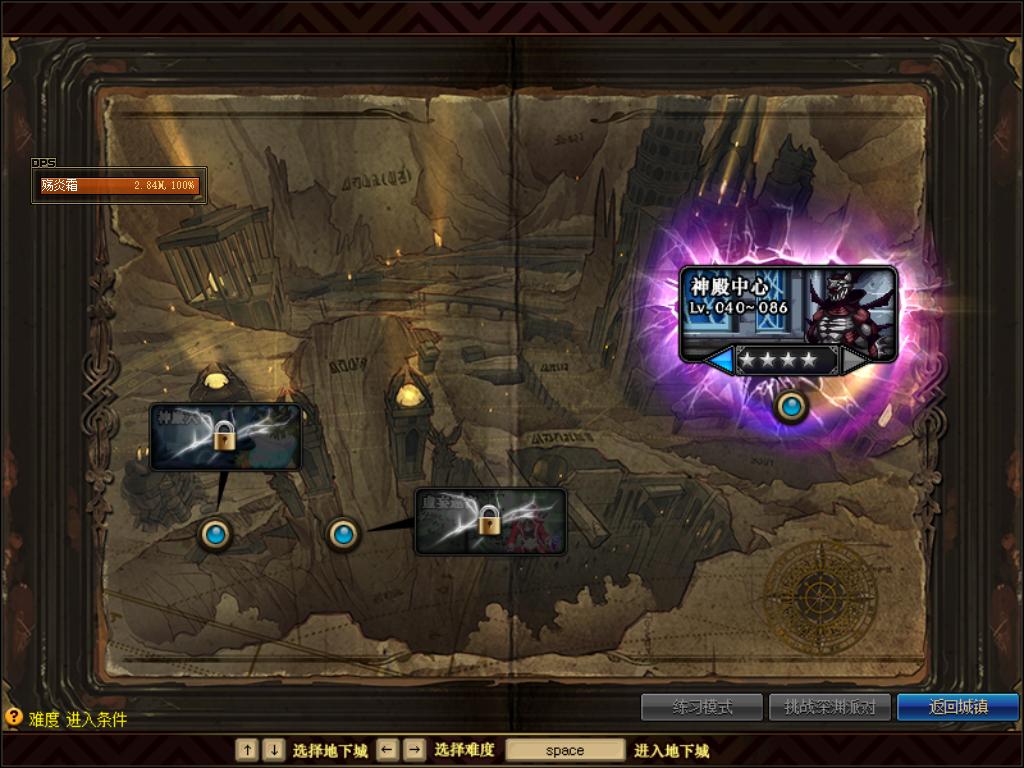Select the 练习模式 practice mode button
This screenshot has height=768, width=1024.
coord(702,707)
